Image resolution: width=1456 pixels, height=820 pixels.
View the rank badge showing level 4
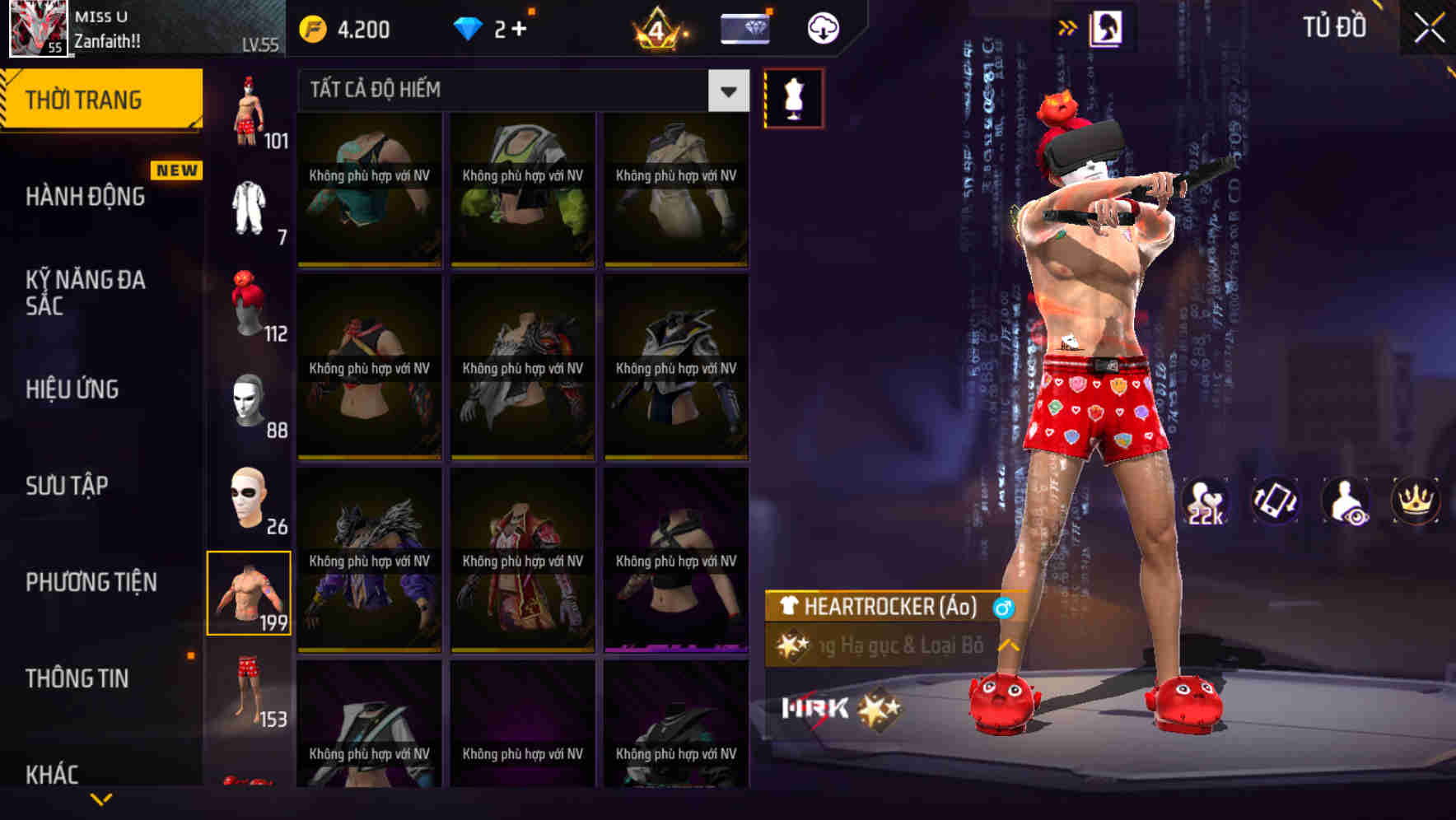(659, 30)
